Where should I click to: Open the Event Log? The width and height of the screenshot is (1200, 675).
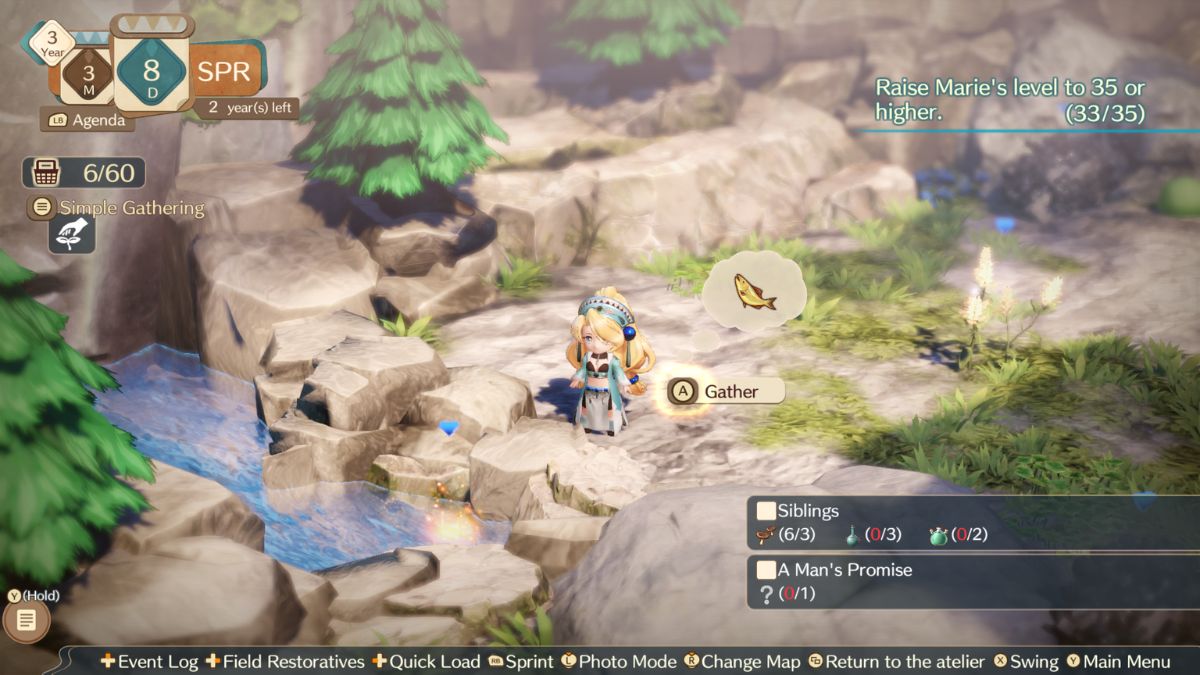pyautogui.click(x=151, y=661)
